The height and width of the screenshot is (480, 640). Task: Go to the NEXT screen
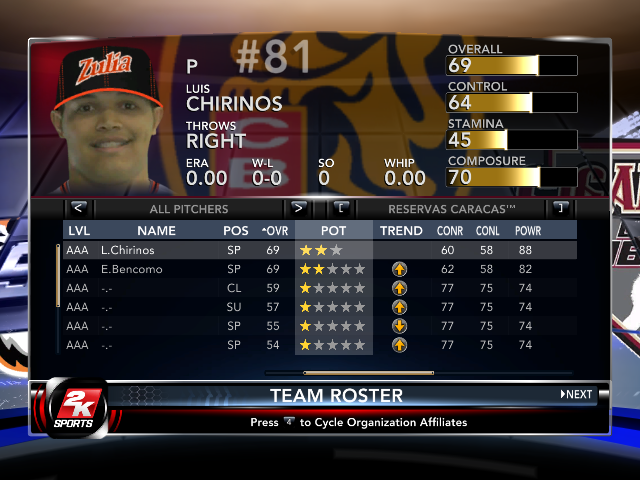point(576,394)
